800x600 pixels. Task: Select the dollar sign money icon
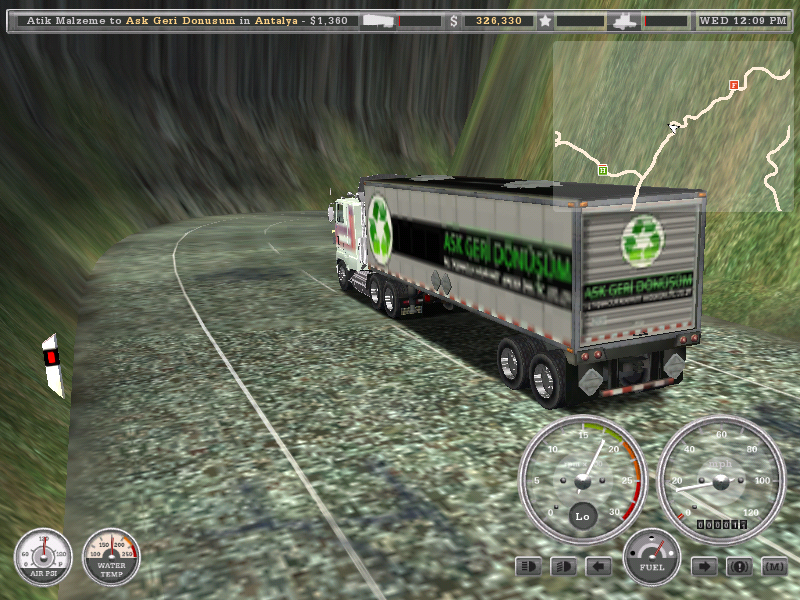click(454, 20)
